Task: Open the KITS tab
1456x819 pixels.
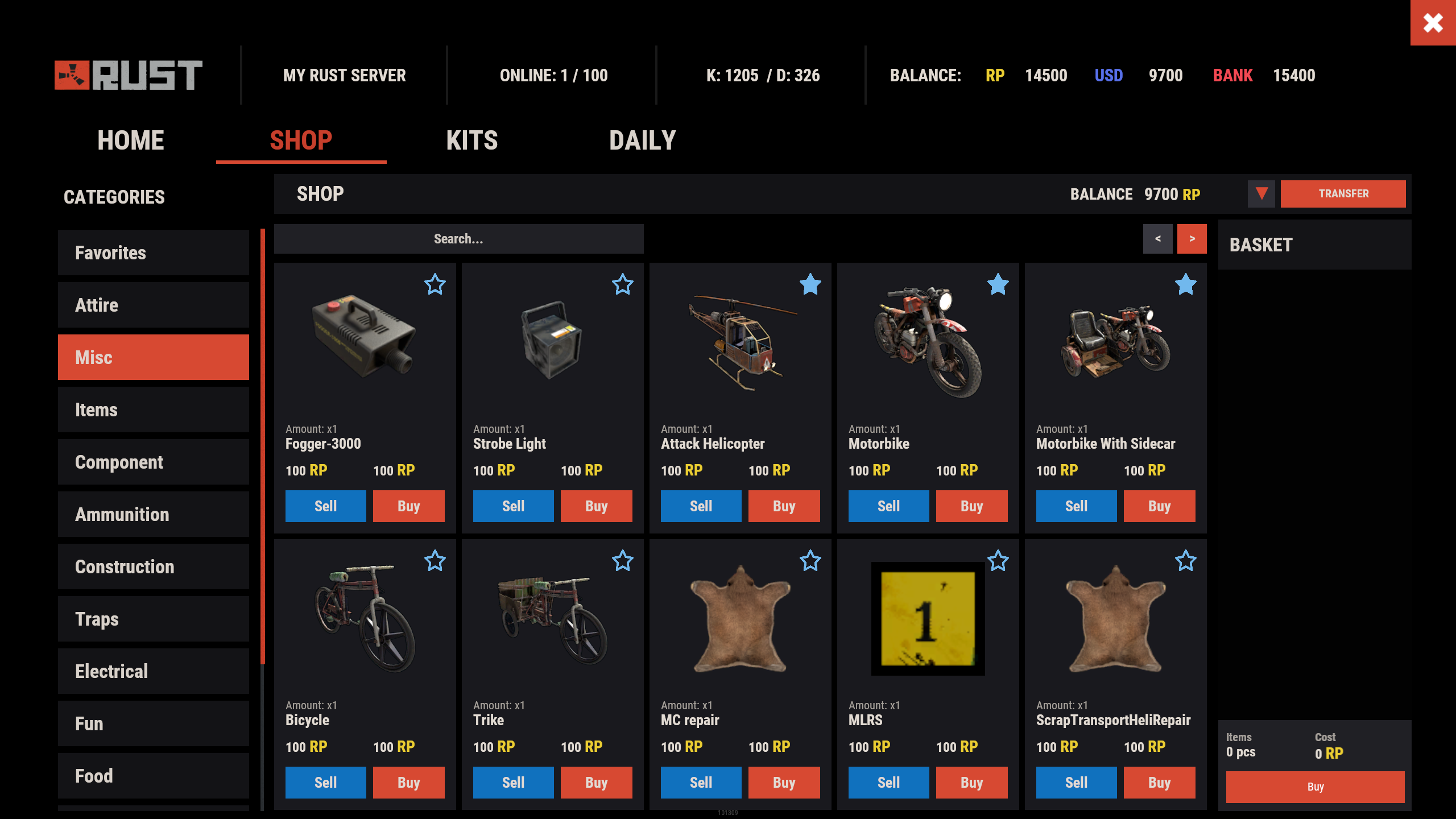Action: 471,140
